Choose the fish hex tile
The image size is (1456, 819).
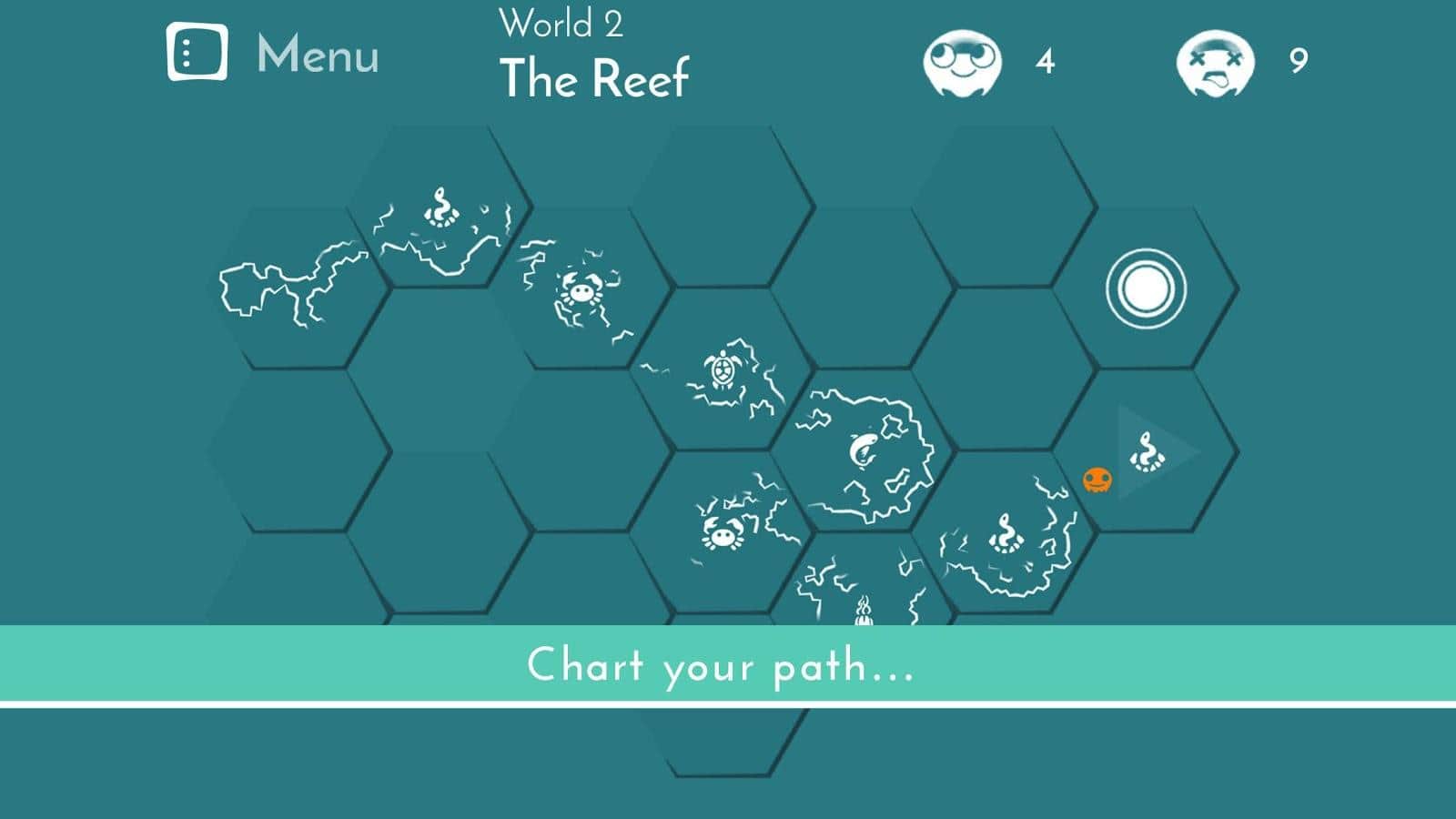pos(863,450)
